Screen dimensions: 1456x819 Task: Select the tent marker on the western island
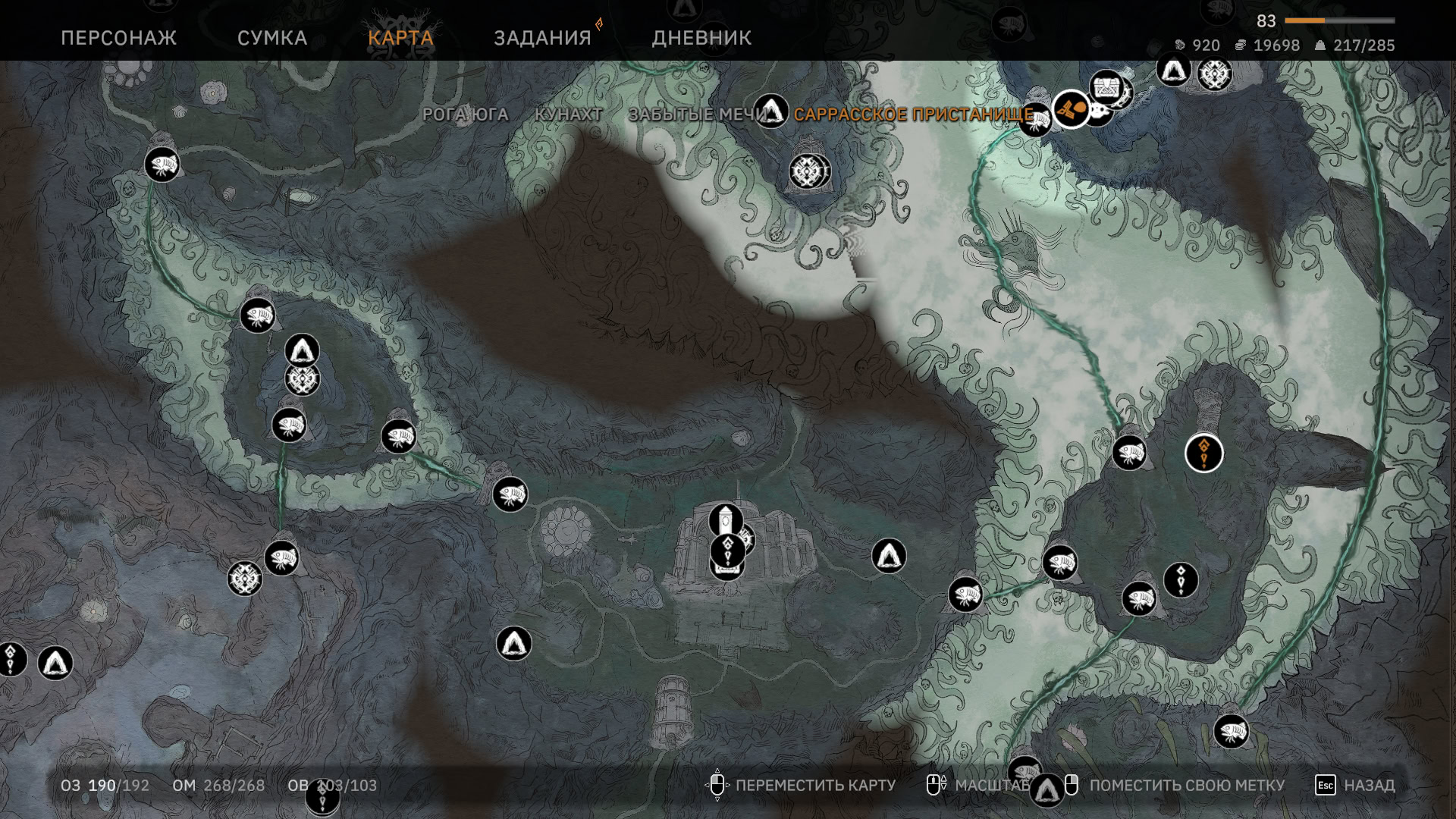point(302,350)
